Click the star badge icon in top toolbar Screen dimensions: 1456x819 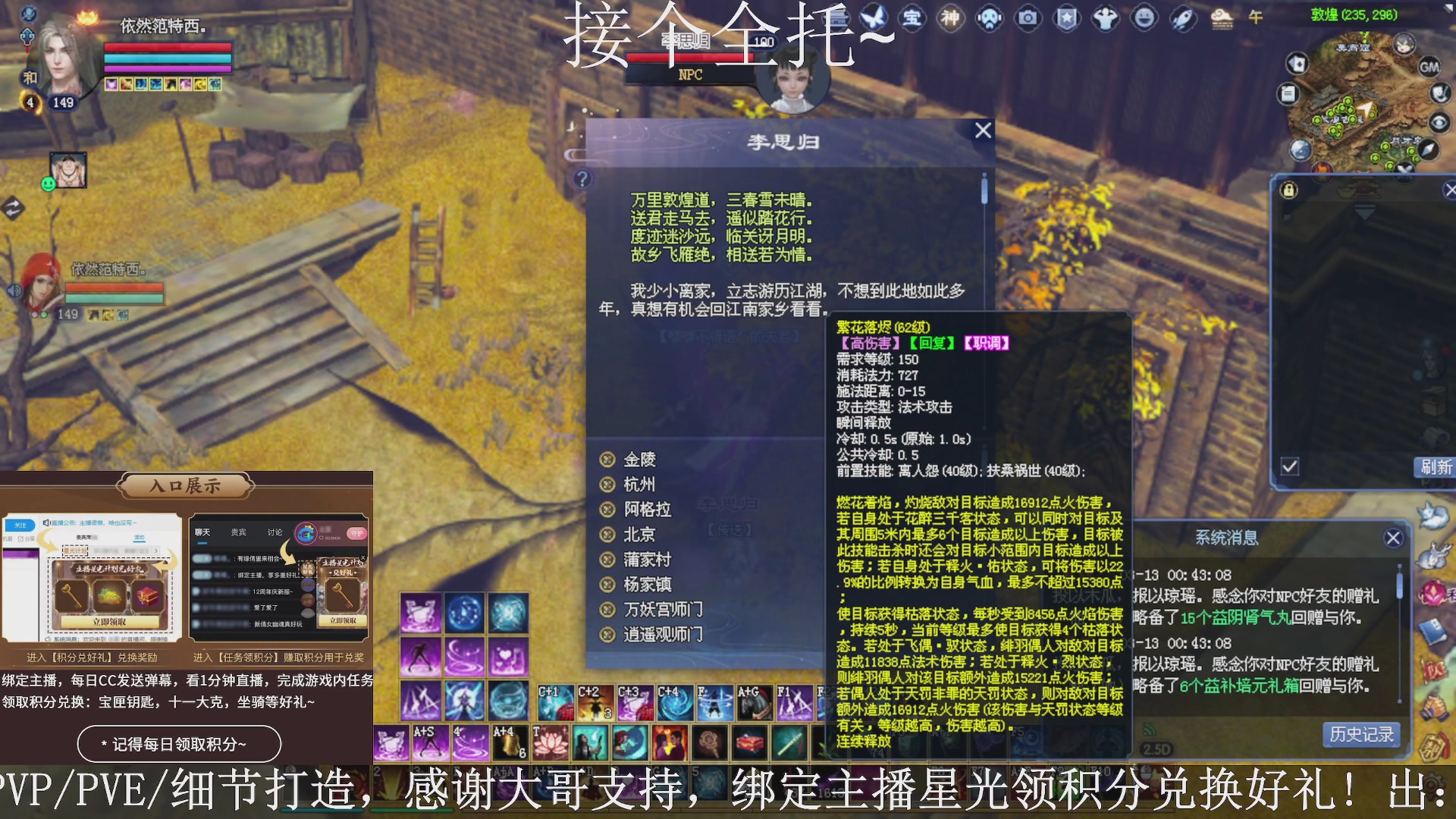point(1065,19)
